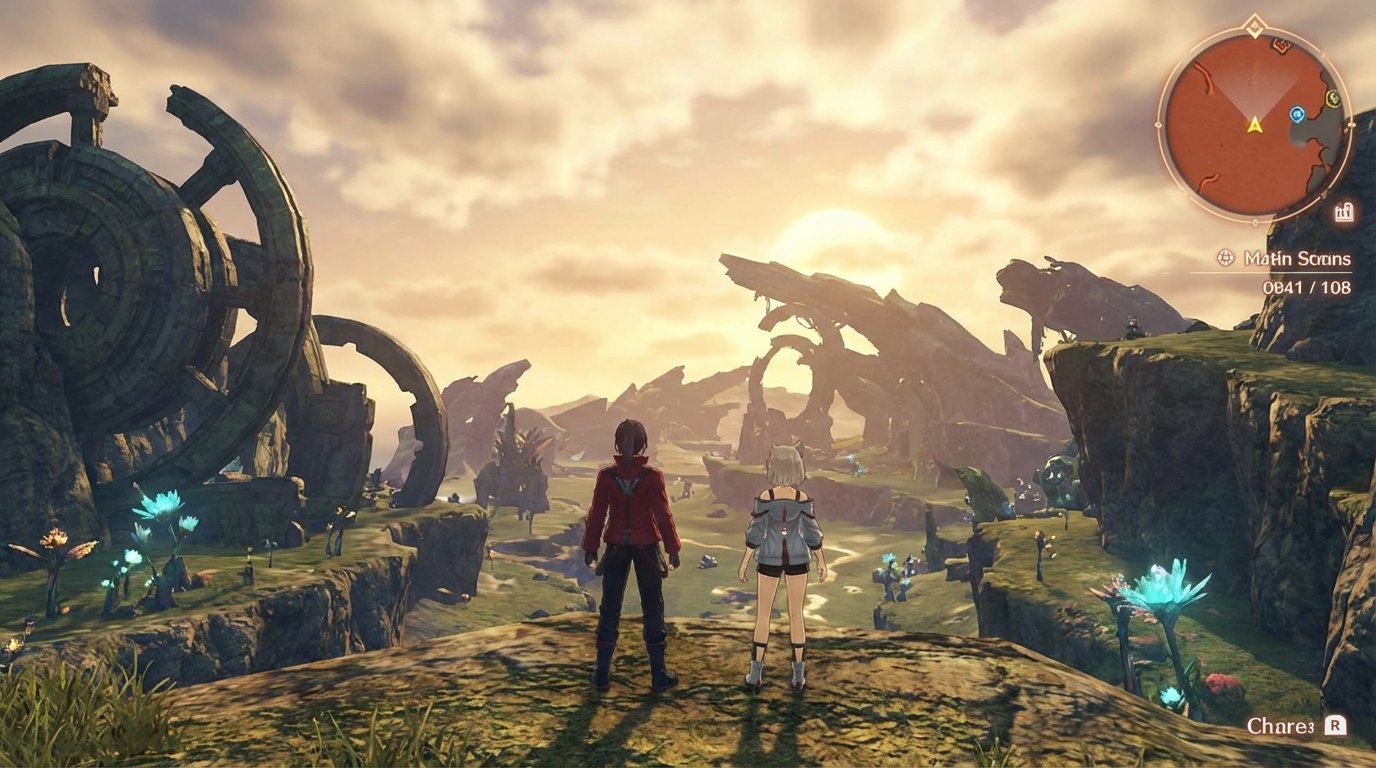Screen dimensions: 1376x768
Task: Click the diamond notch at minimap's bottom edge
Action: [1255, 222]
